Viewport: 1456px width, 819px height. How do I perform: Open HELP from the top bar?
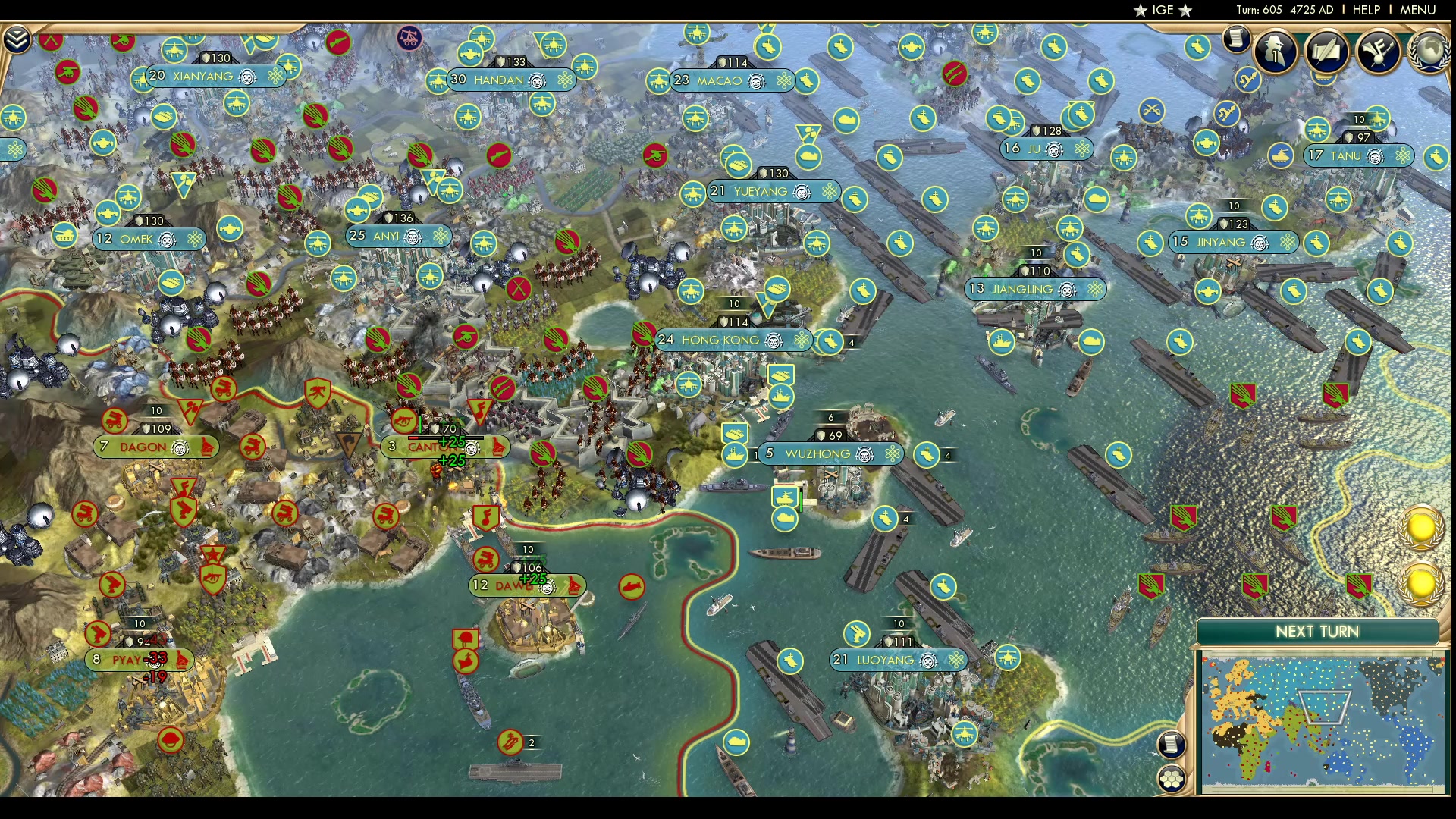[1365, 9]
